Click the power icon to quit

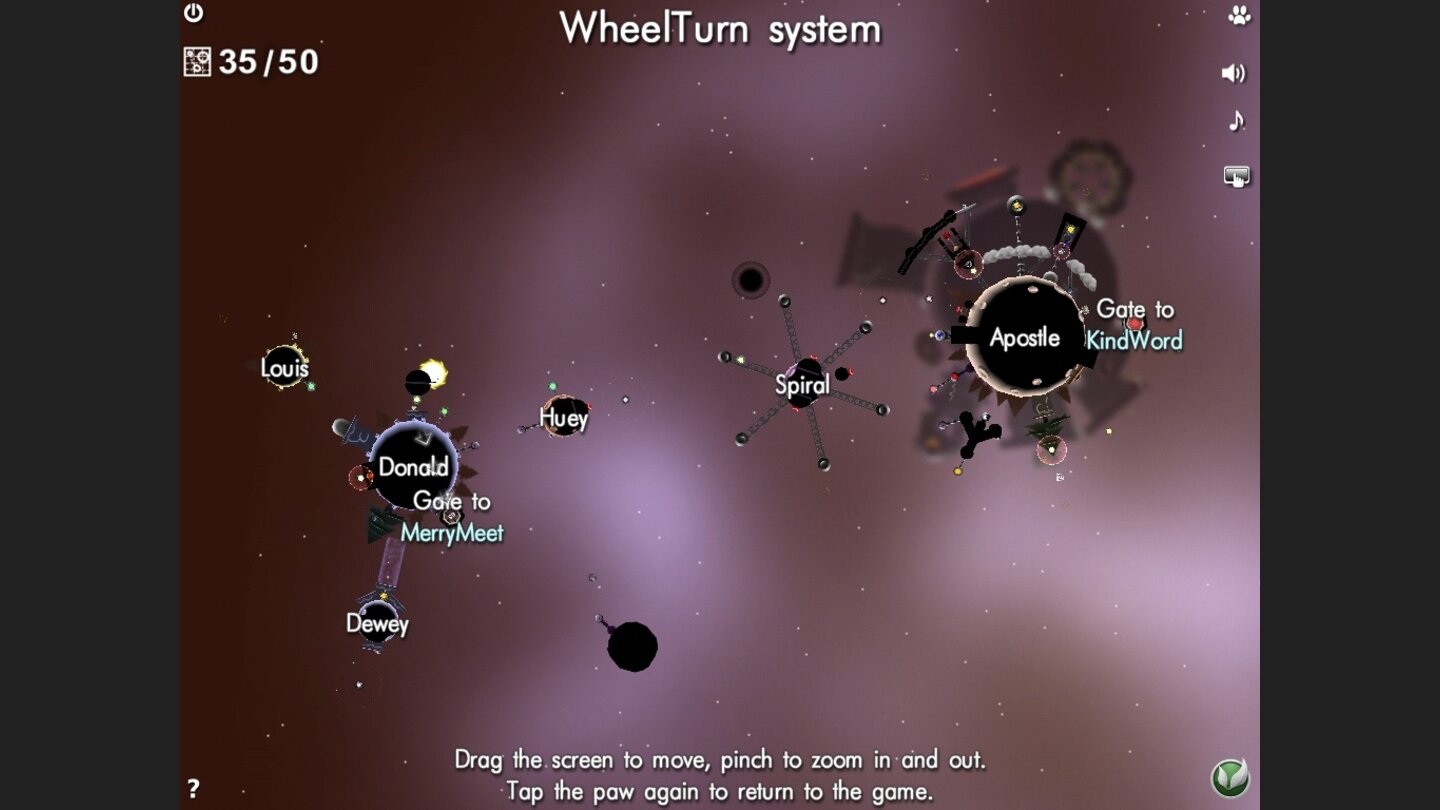[x=194, y=13]
